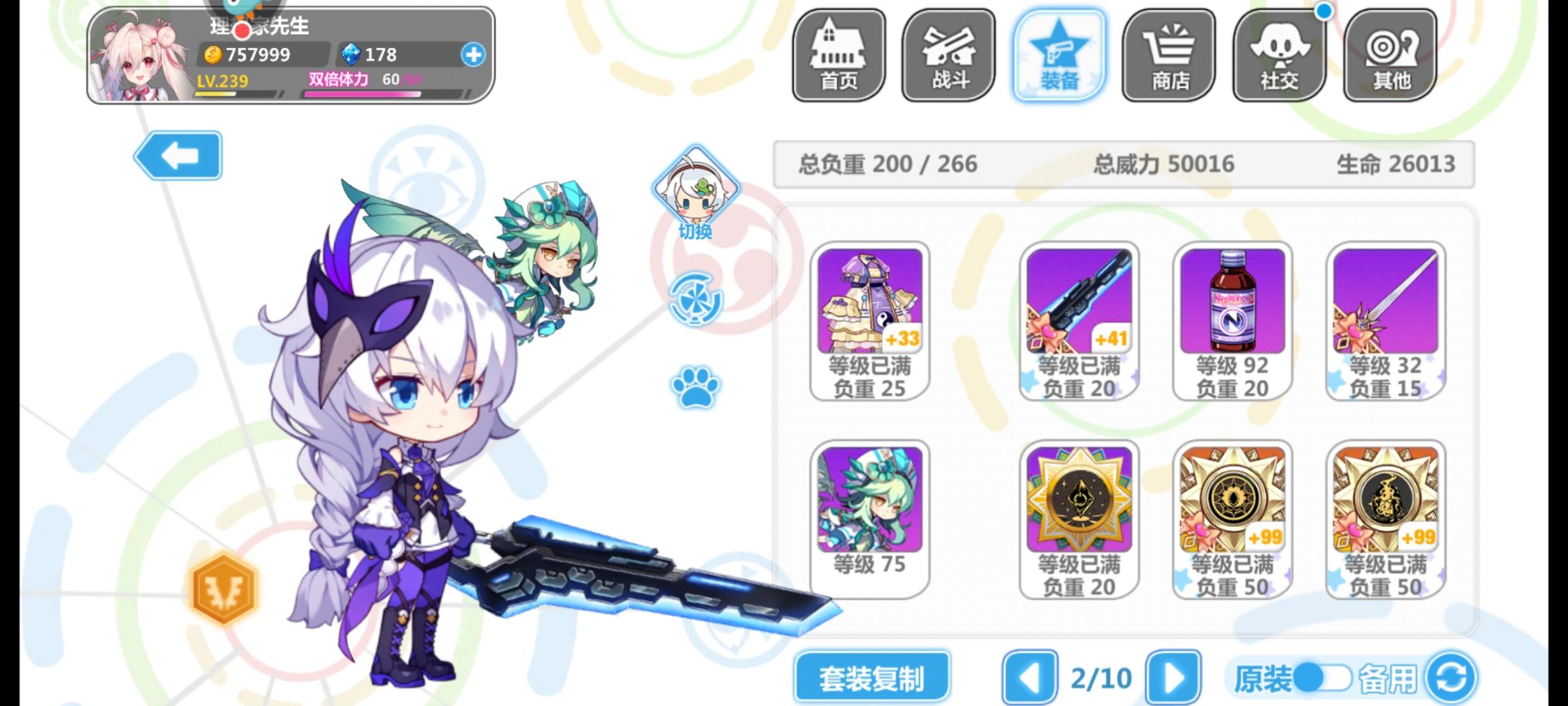Screen dimensions: 1568x706
Task: Switch to the 战斗 battle tab
Action: pos(948,56)
